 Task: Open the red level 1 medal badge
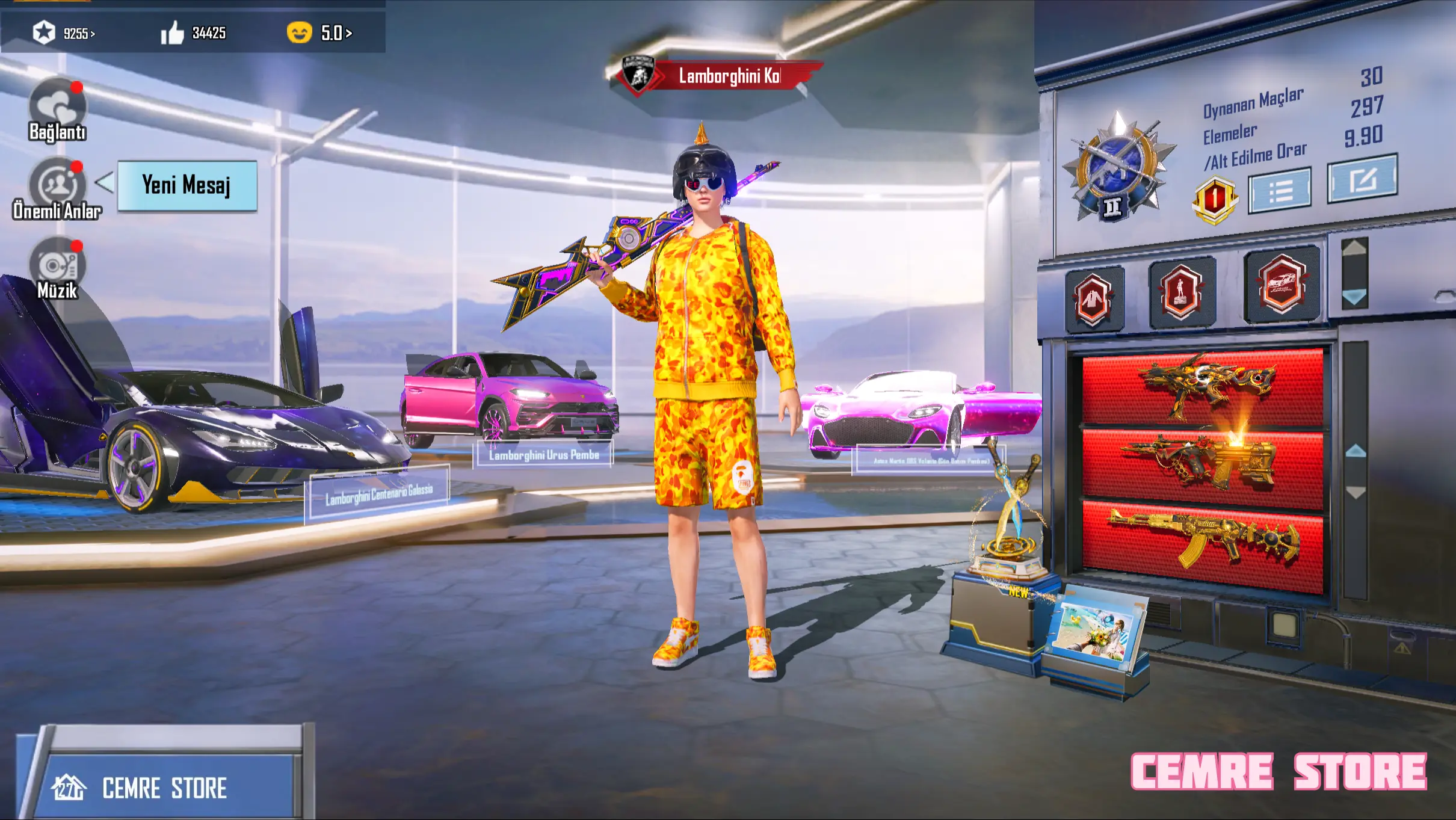pos(1214,200)
